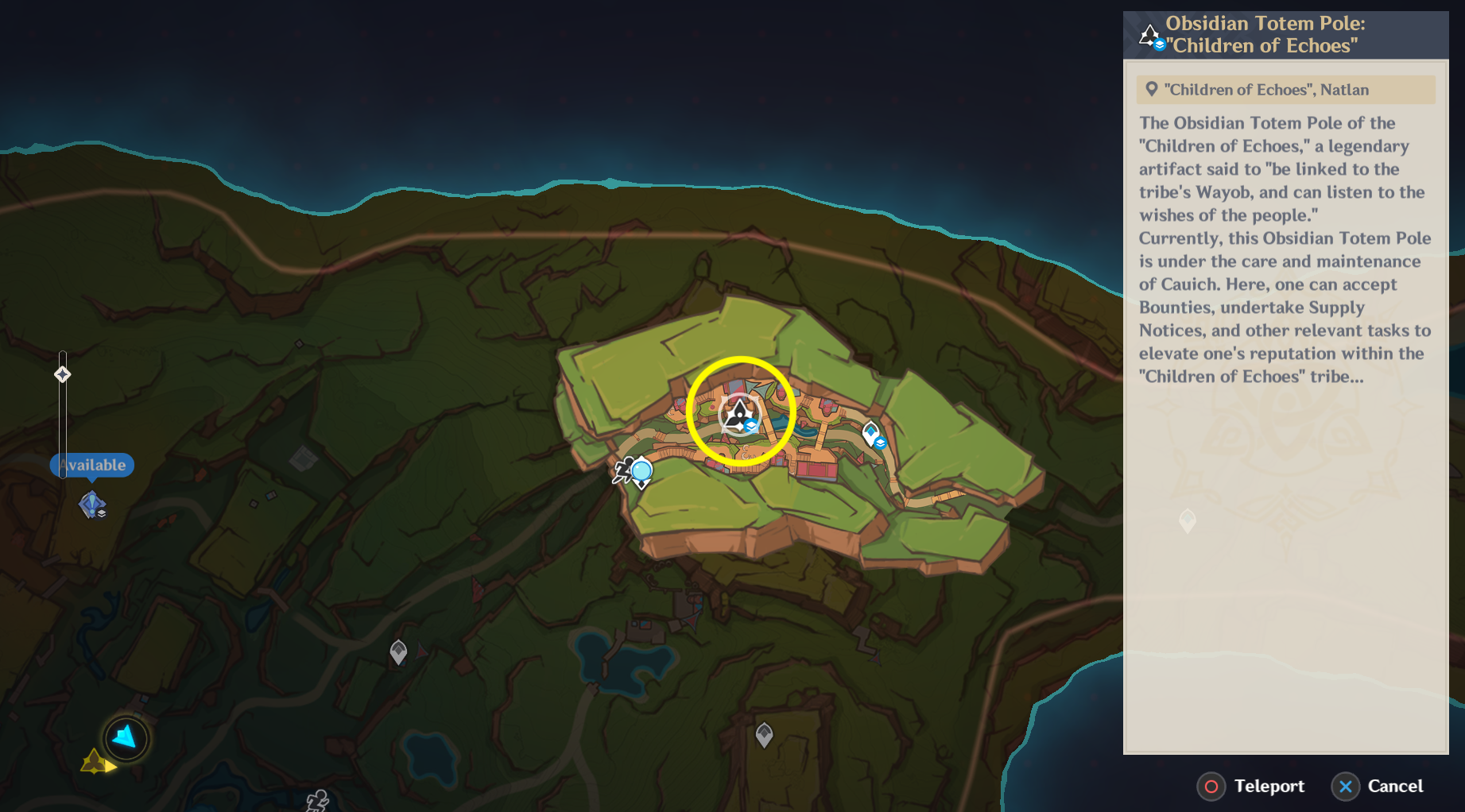Click the map zoom slider handle

pos(63,374)
